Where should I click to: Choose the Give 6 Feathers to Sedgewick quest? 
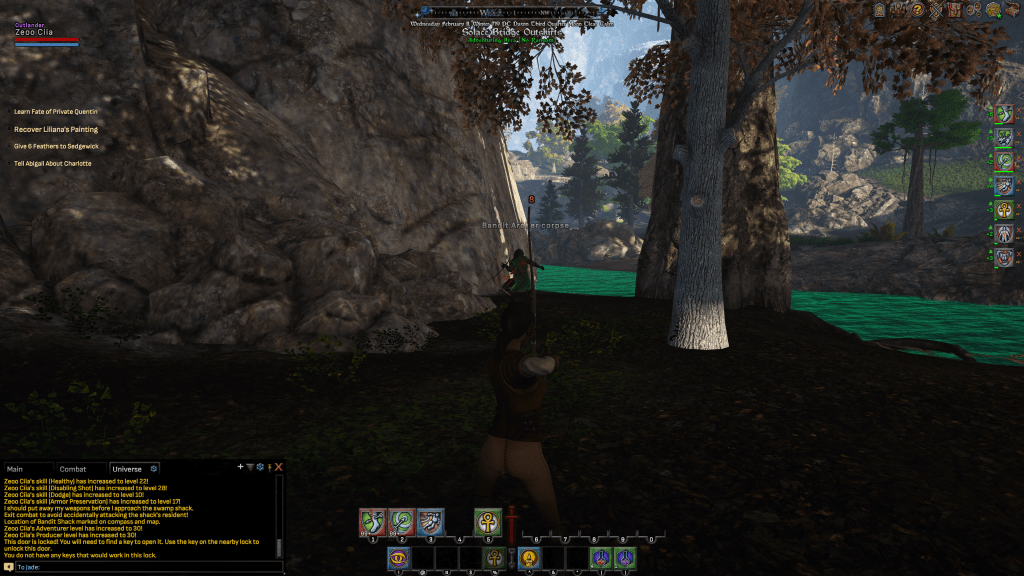(x=56, y=146)
